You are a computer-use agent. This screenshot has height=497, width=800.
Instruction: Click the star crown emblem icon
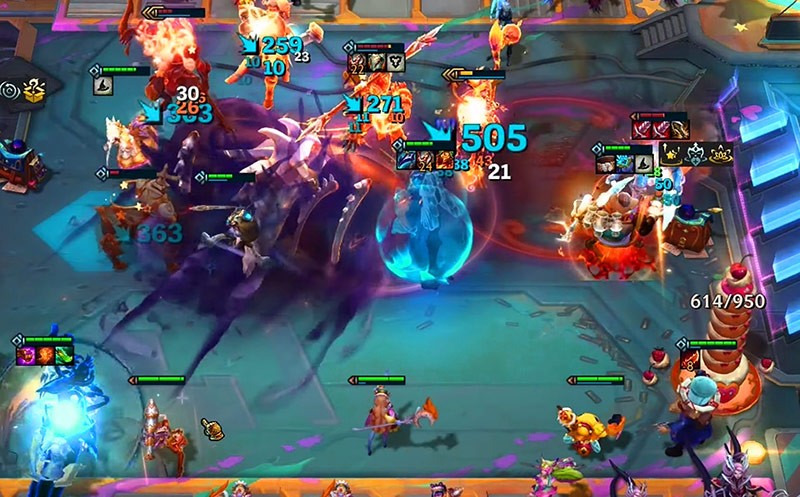(672, 153)
